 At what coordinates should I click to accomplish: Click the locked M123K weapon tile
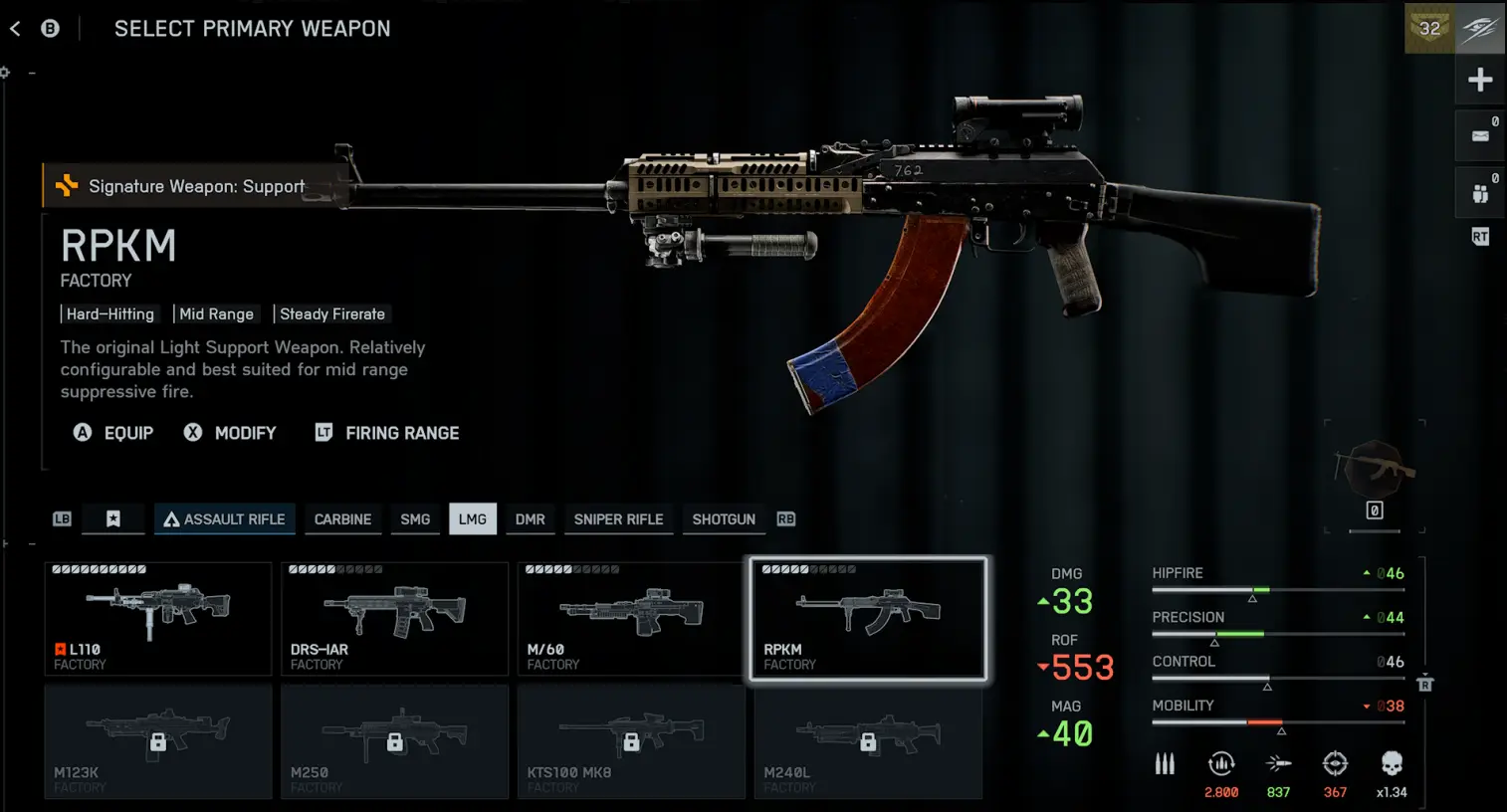158,741
